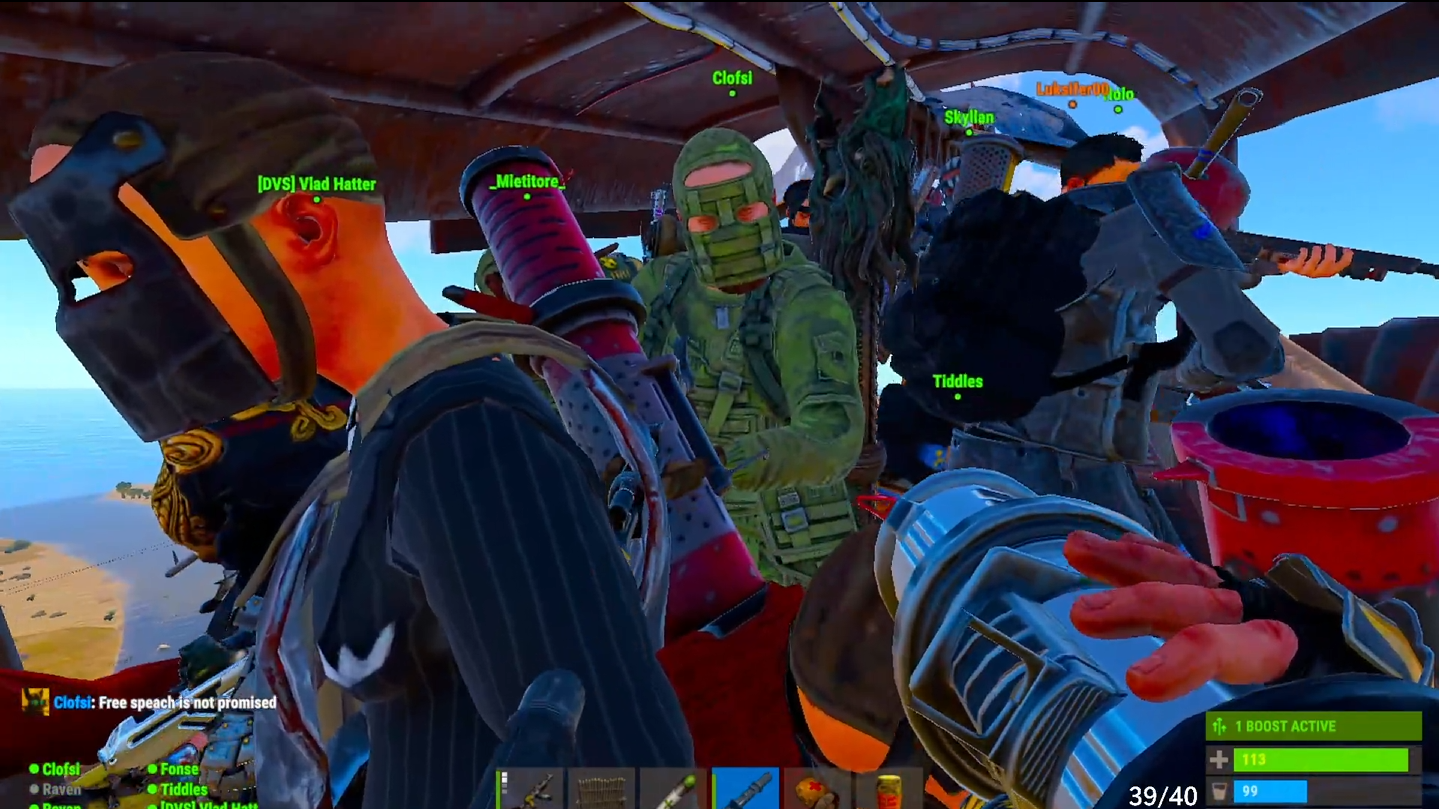Click the Skyllan nameplate in the heli
This screenshot has width=1439, height=809.
tap(969, 117)
